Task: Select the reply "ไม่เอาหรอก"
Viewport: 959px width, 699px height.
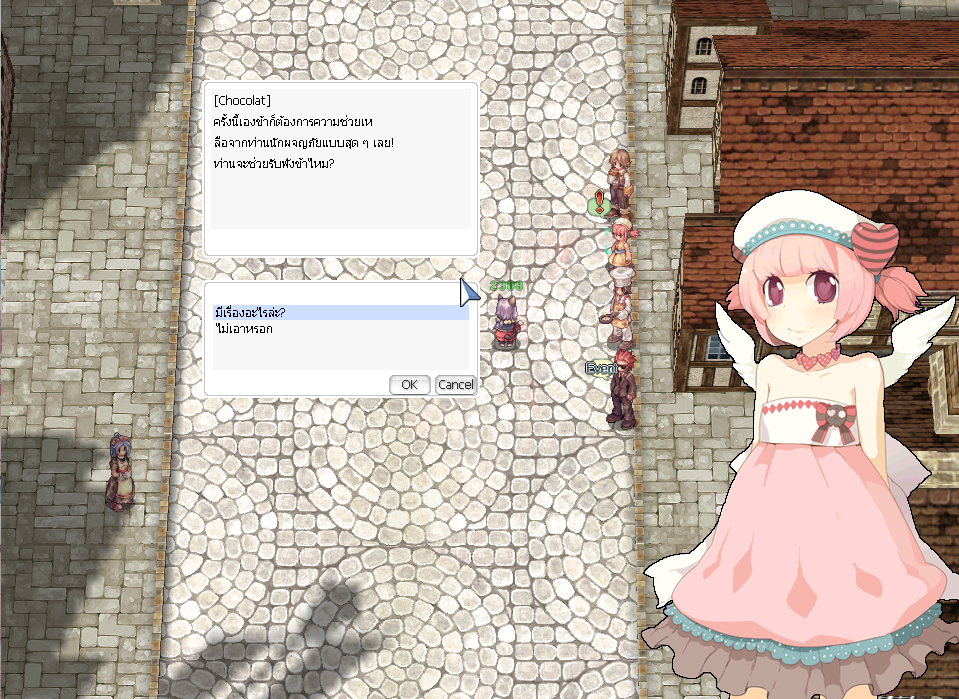Action: (x=244, y=329)
